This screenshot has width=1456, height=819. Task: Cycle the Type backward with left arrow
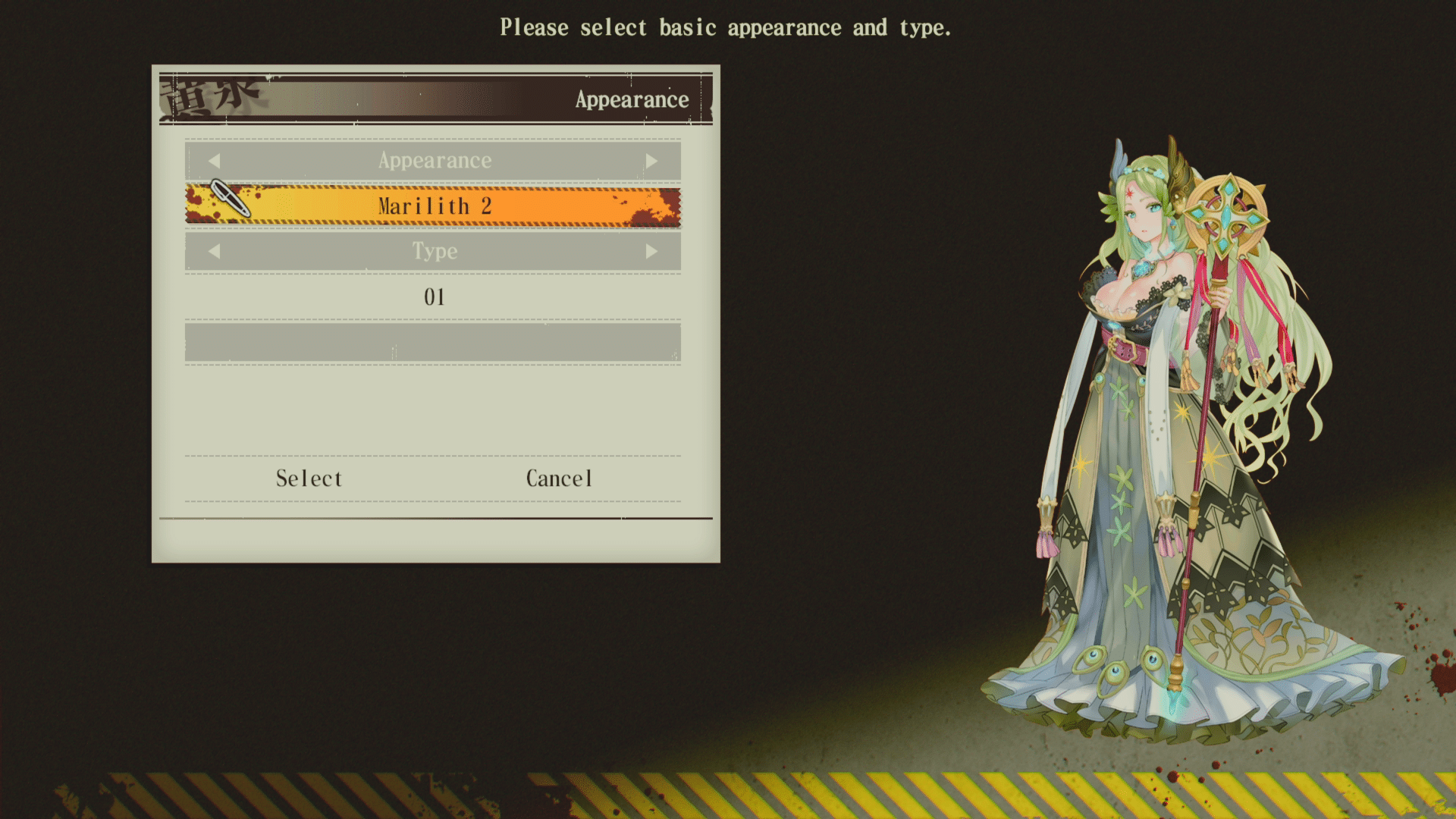coord(215,251)
